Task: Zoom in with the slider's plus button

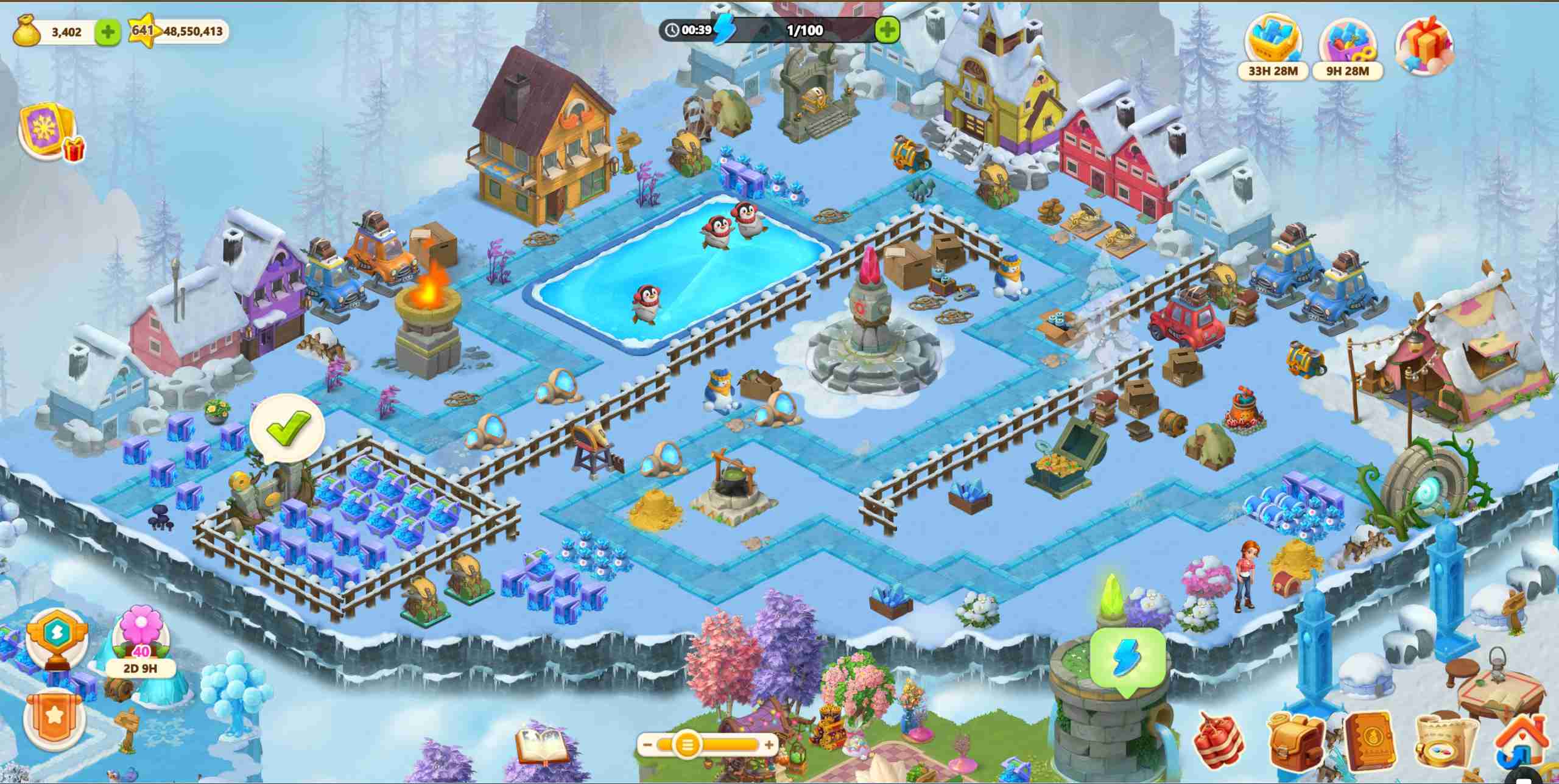Action: coord(769,744)
